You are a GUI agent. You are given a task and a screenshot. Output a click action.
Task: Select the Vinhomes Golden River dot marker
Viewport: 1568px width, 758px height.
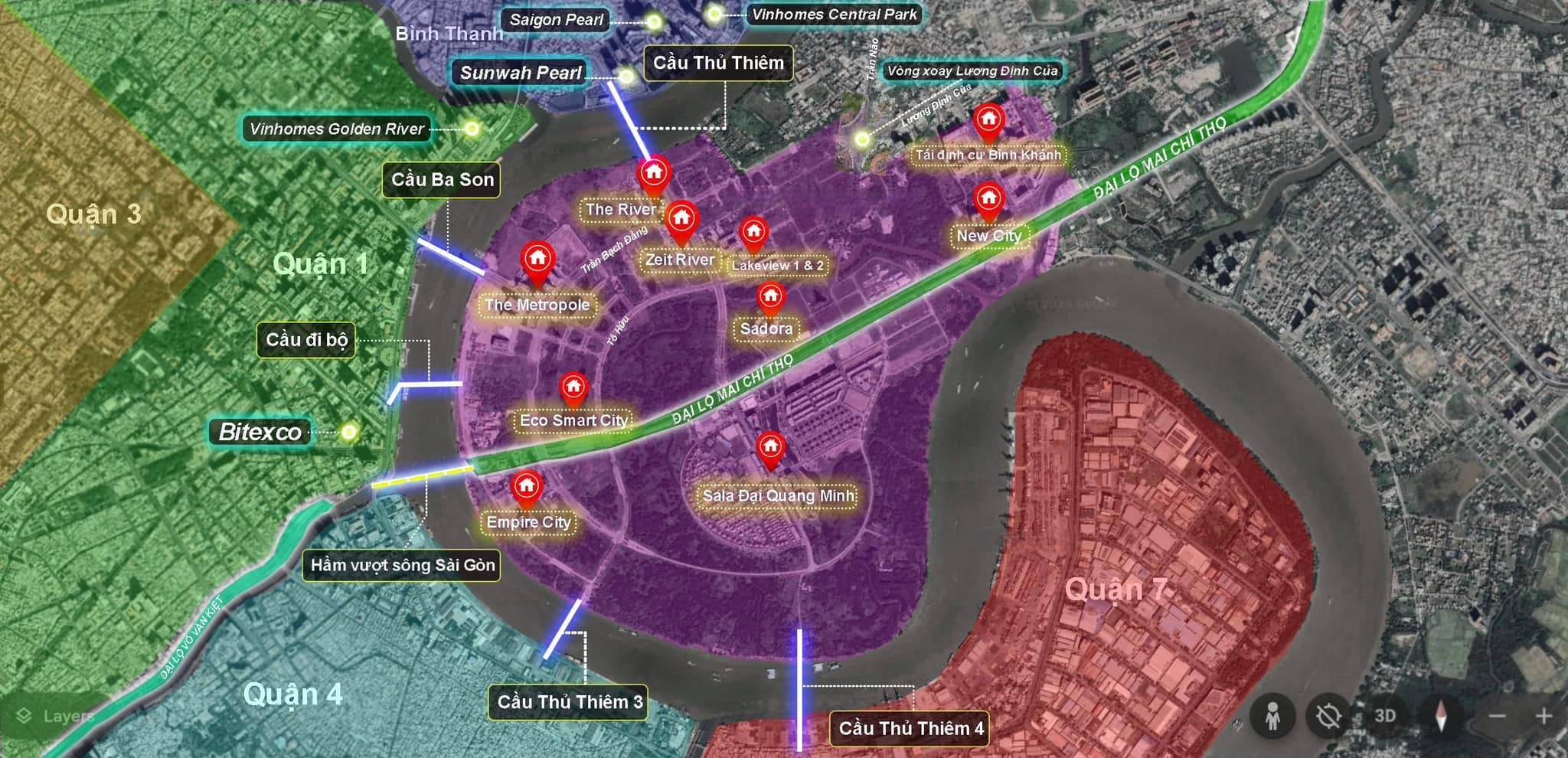click(x=472, y=129)
